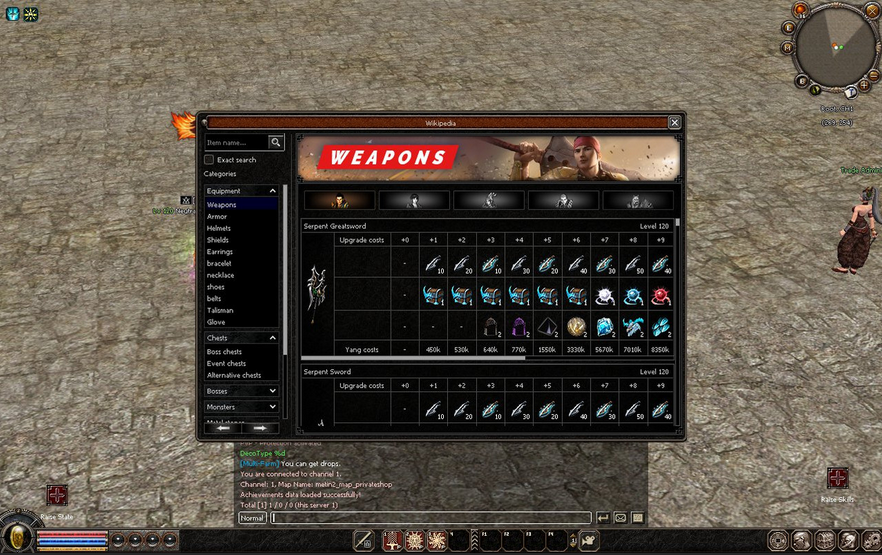Select the Armor category
Image resolution: width=882 pixels, height=555 pixels.
click(217, 217)
